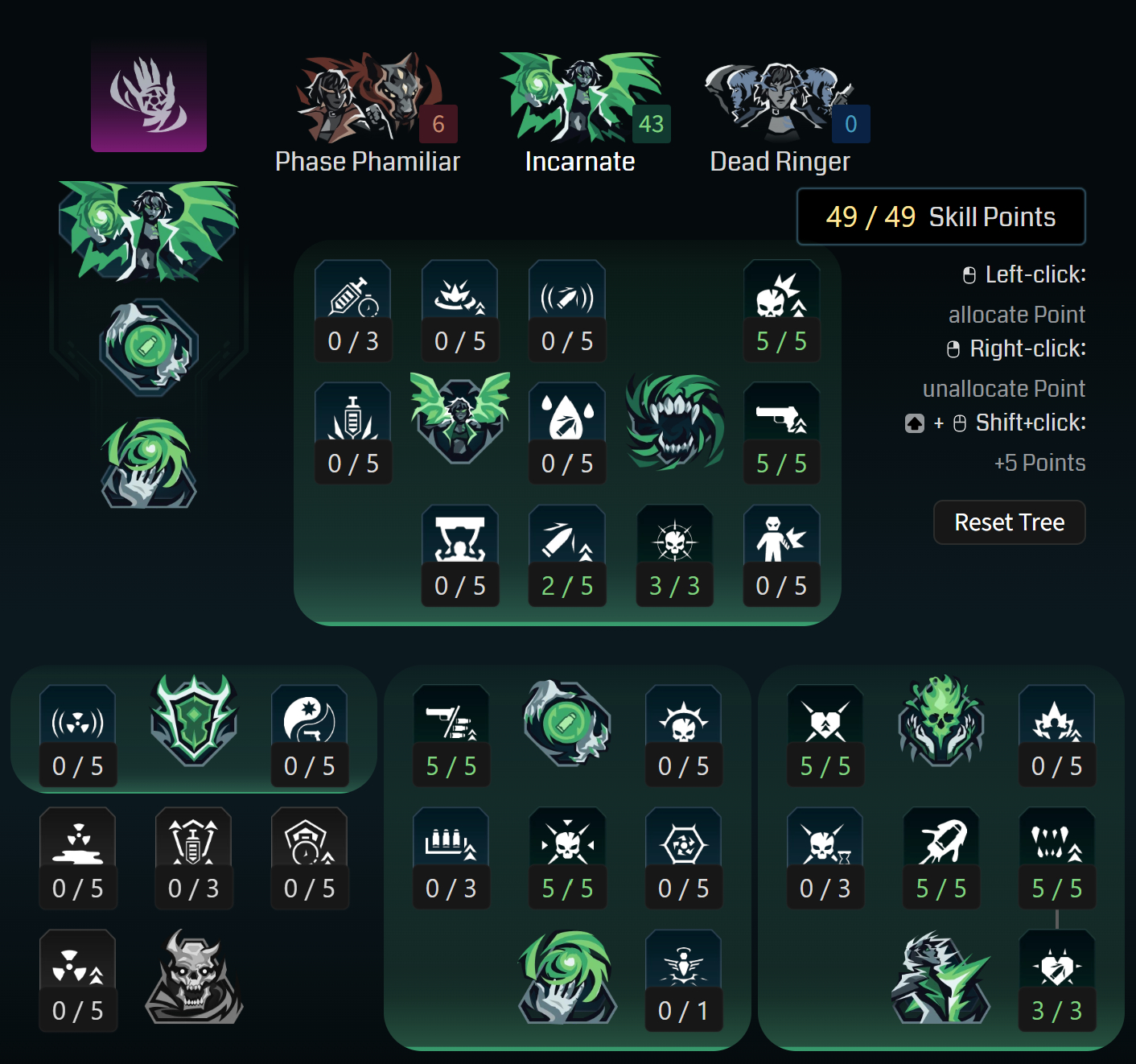The image size is (1136, 1064).
Task: Click the green shield capstone icon
Action: (x=194, y=723)
